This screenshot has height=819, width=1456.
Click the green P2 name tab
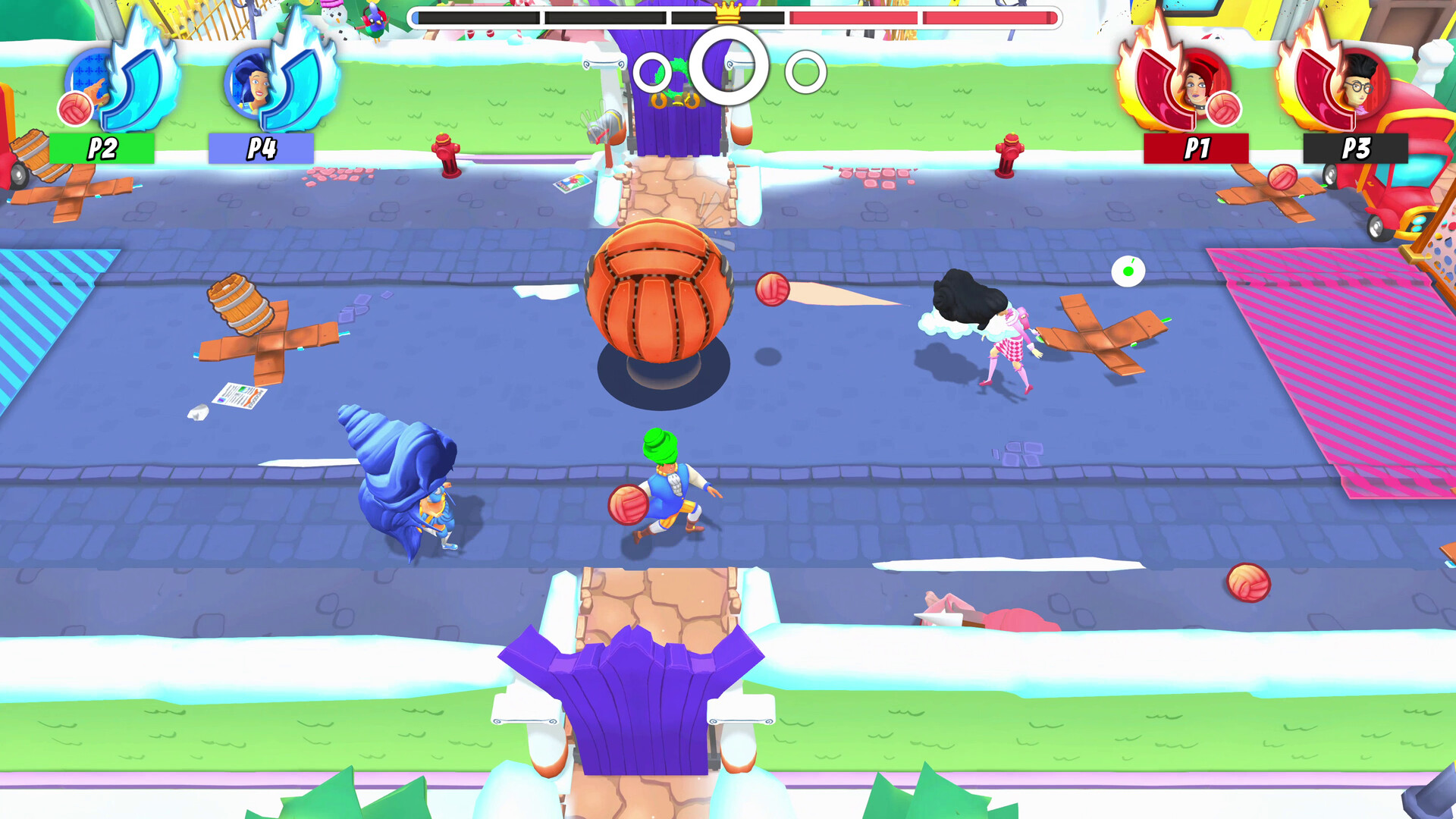point(101,146)
